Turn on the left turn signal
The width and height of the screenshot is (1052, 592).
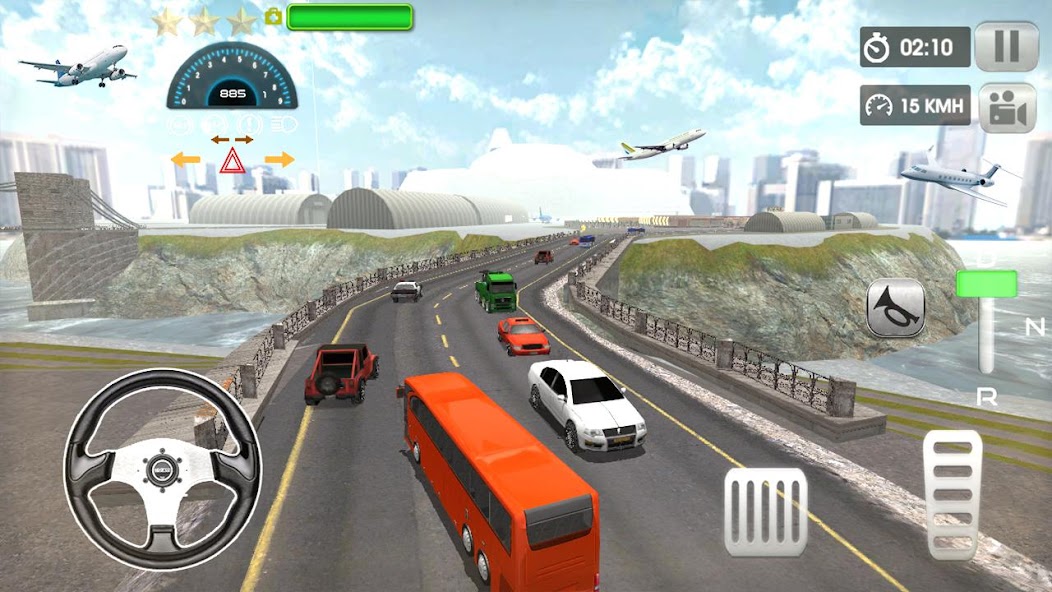click(x=185, y=159)
